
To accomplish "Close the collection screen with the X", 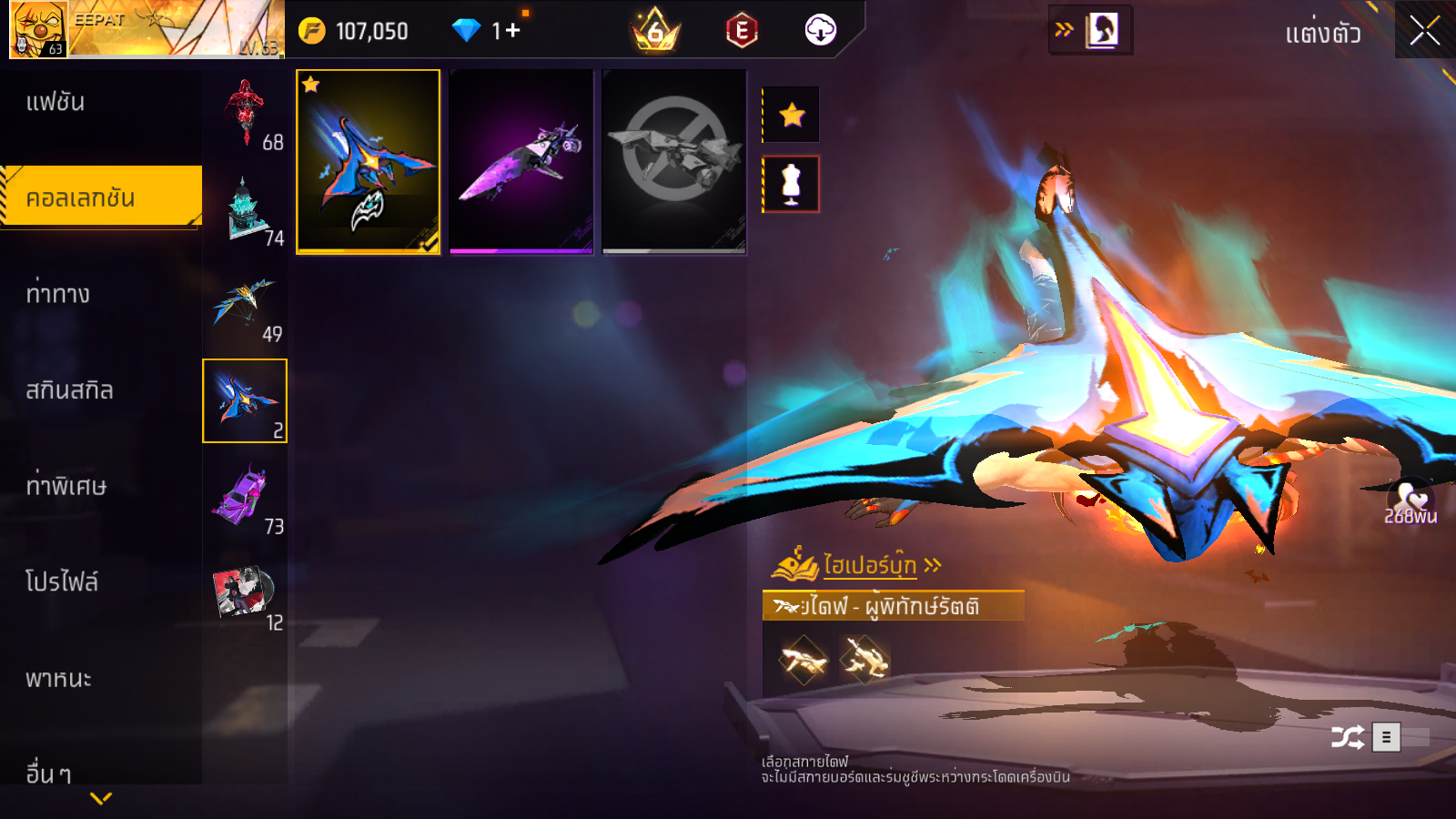I will tap(1424, 31).
